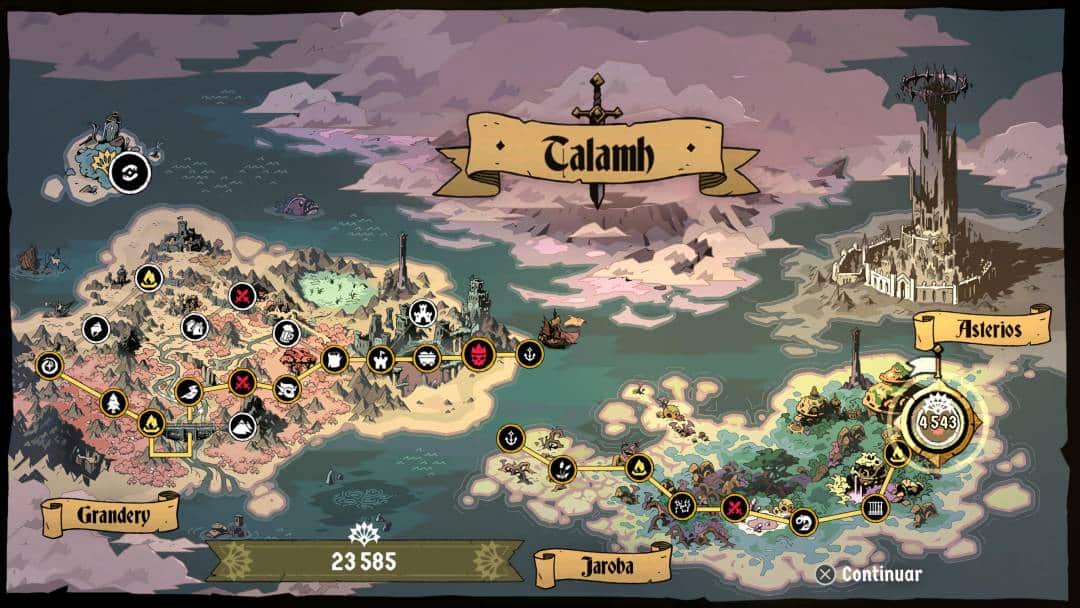The image size is (1080, 608).
Task: Select the swirl node on the small island
Action: pyautogui.click(x=129, y=173)
